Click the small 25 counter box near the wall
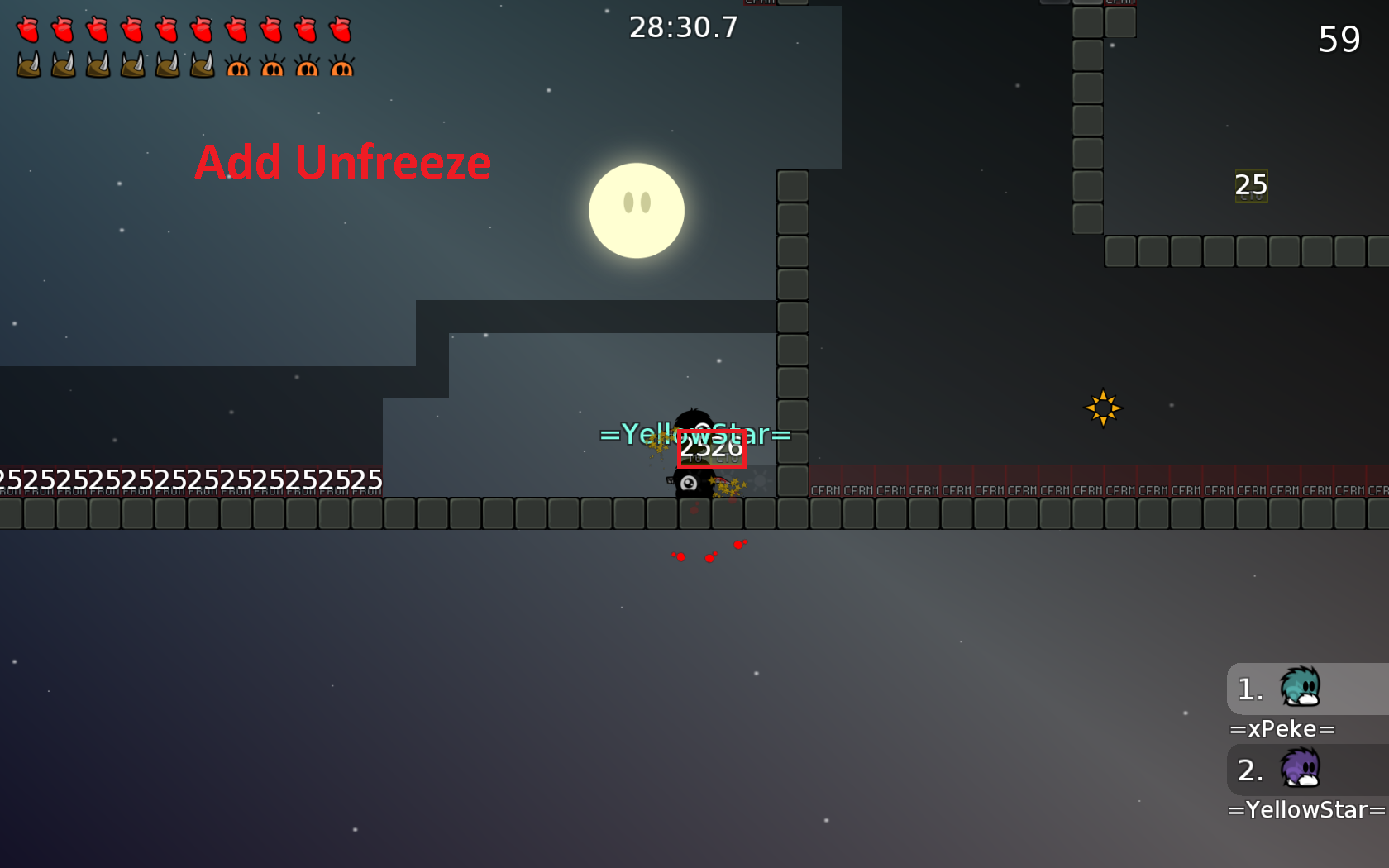 [x=1249, y=185]
